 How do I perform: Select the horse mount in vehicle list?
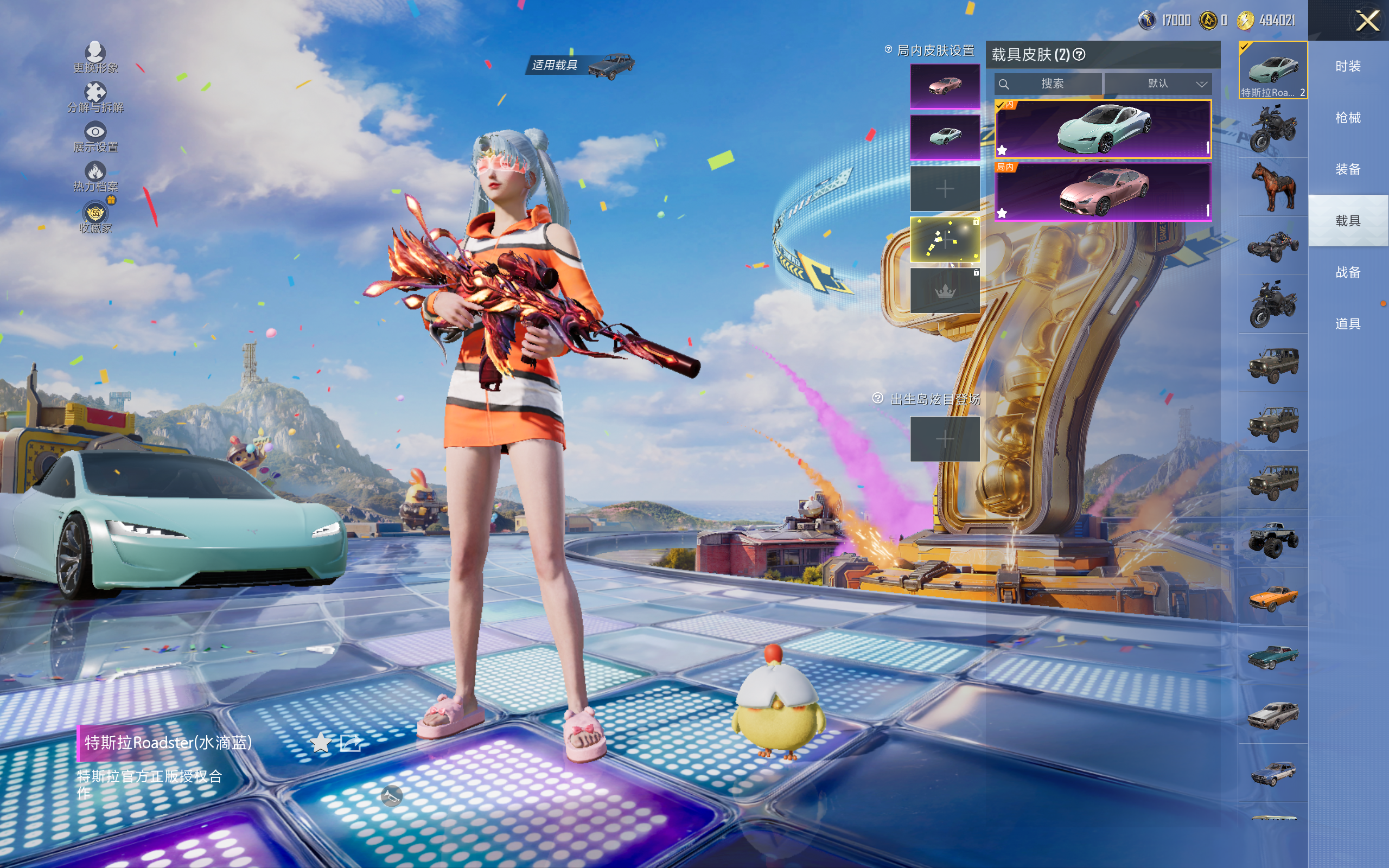(x=1273, y=187)
